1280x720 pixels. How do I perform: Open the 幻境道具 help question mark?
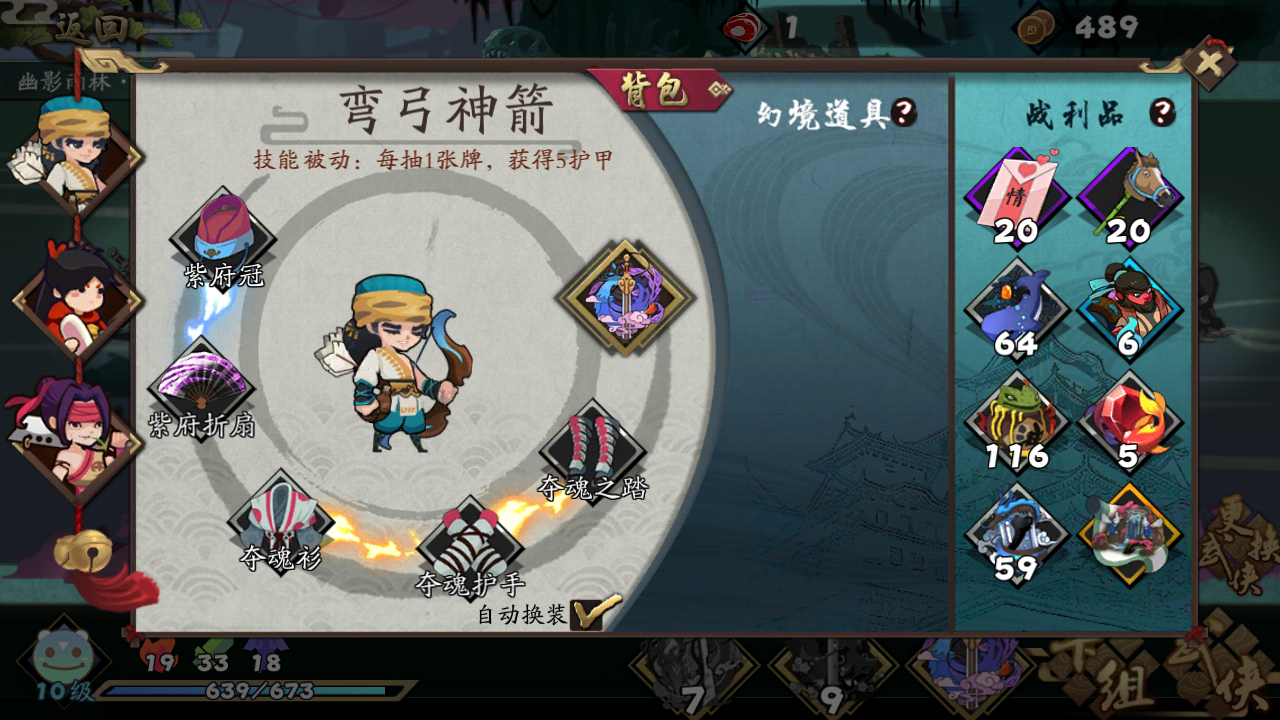[903, 112]
